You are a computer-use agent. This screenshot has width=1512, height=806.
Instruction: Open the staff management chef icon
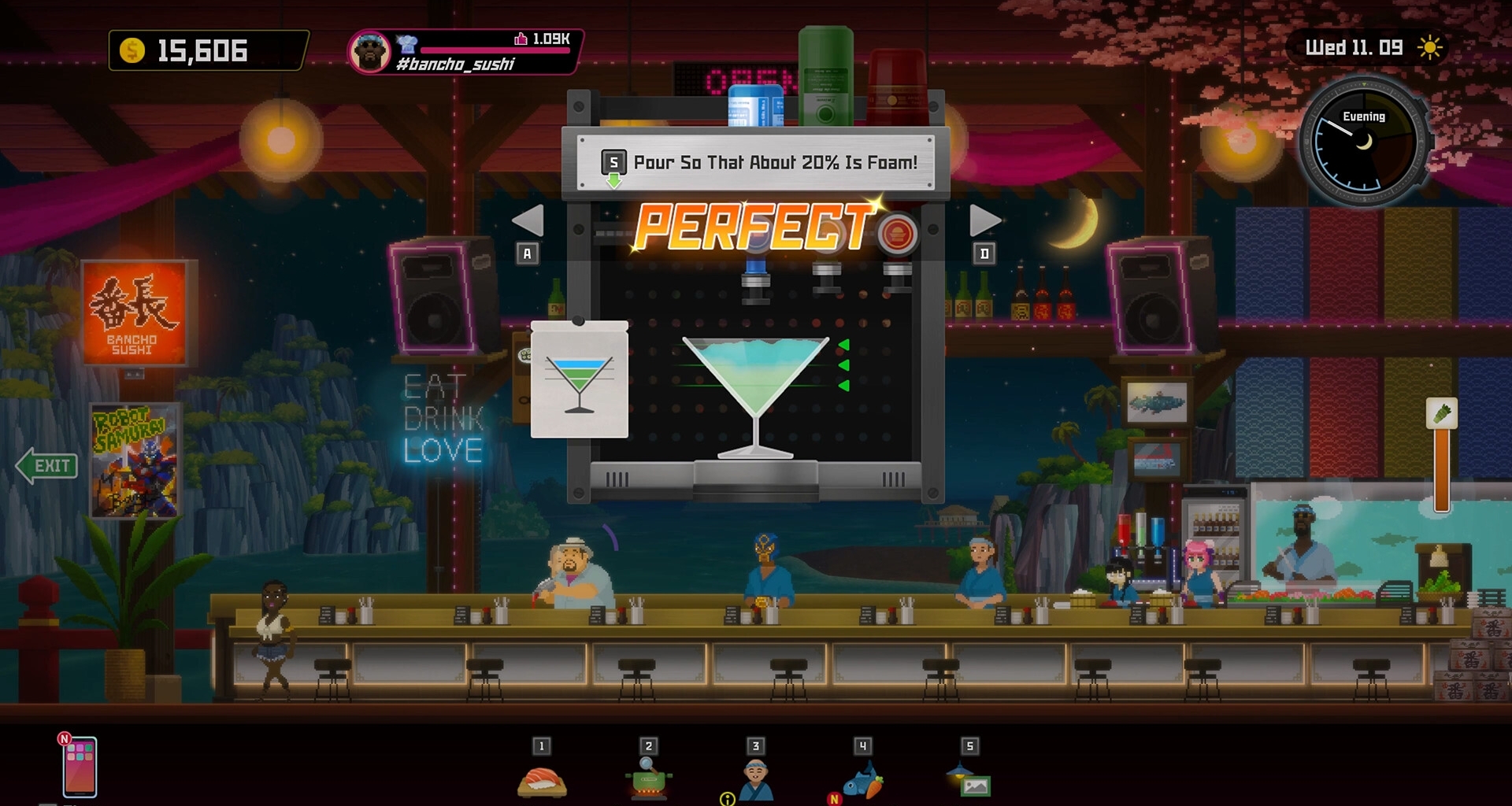[x=756, y=780]
